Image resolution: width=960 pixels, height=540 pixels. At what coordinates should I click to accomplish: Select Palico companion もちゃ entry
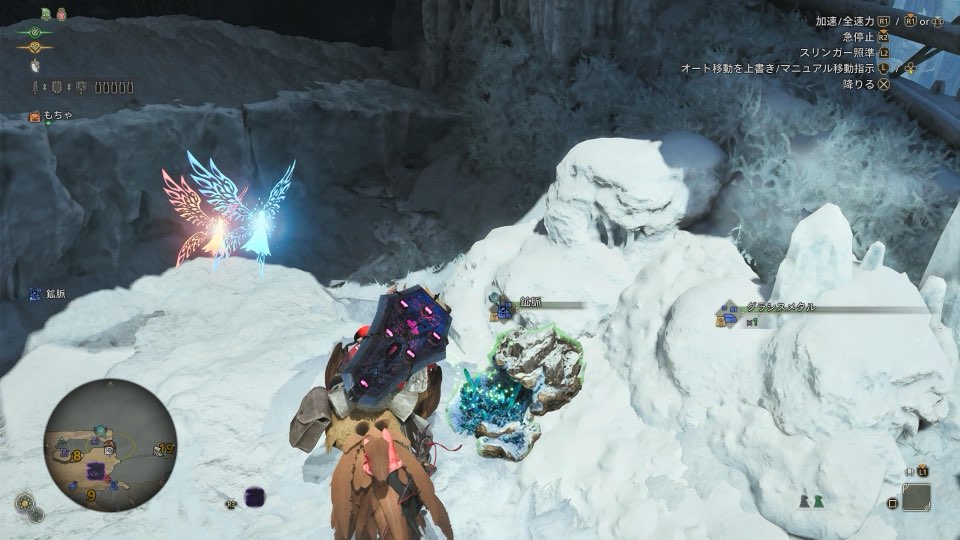point(52,116)
